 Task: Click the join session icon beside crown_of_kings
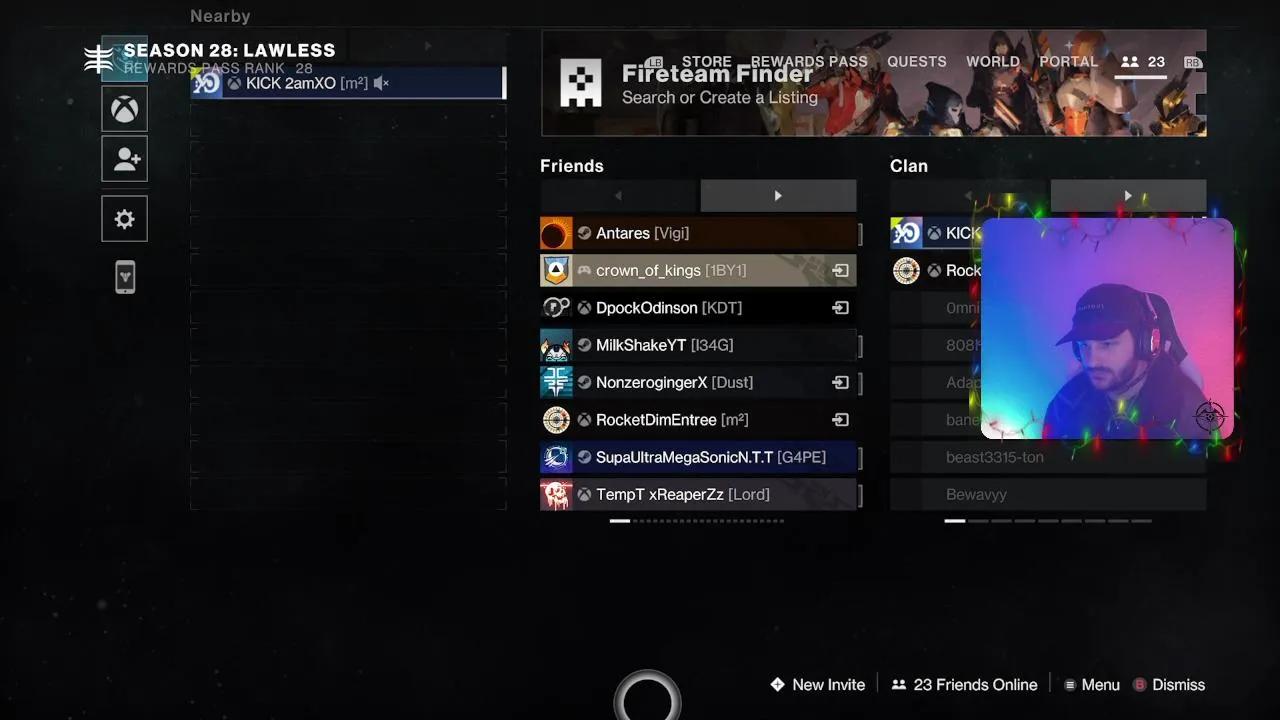[x=839, y=270]
